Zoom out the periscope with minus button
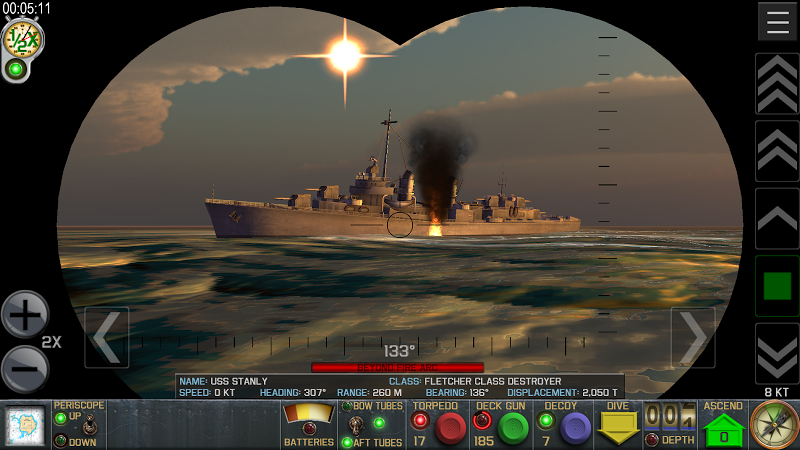800x450 pixels. point(24,369)
